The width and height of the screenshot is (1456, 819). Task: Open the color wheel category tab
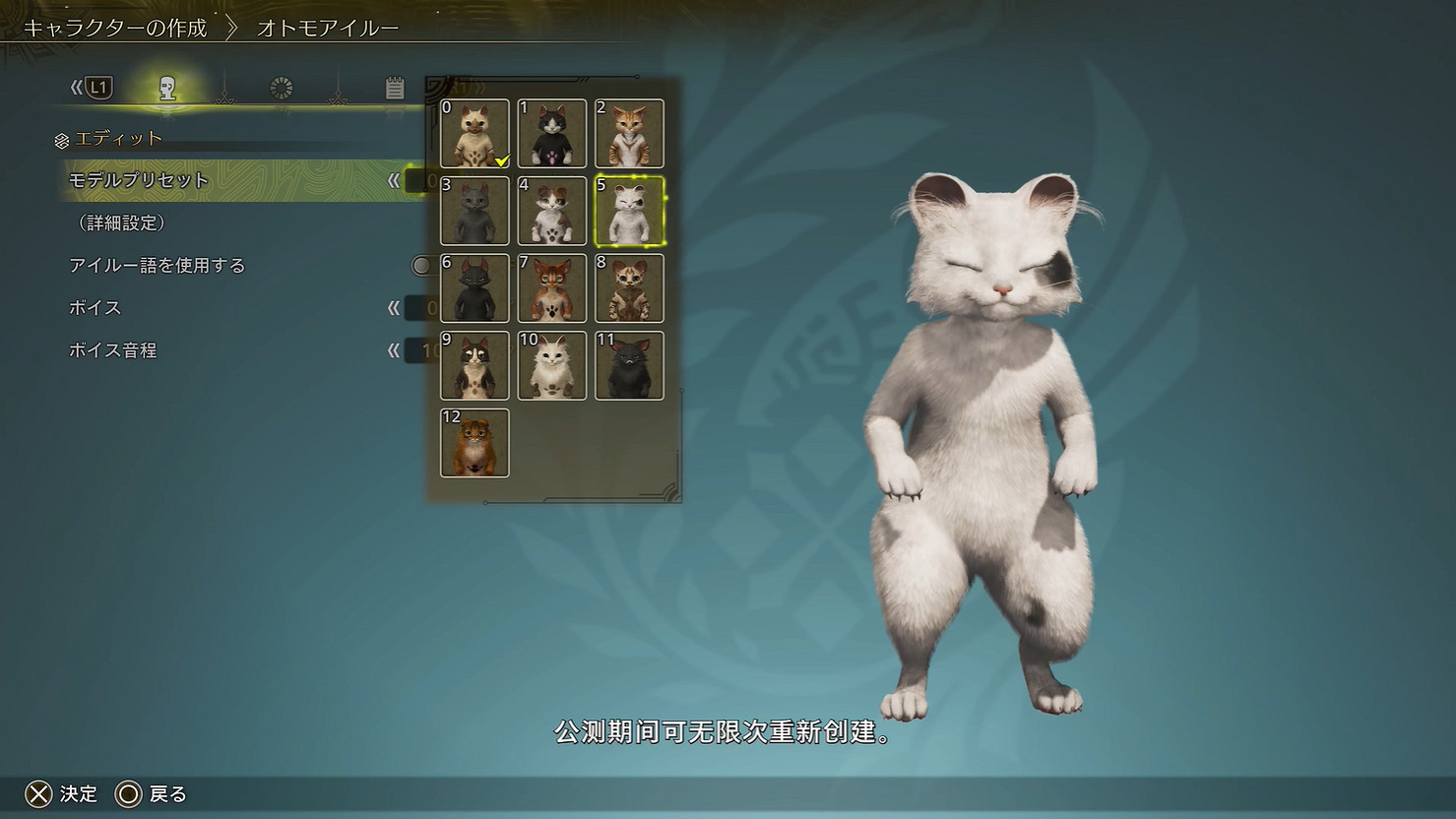tap(281, 89)
